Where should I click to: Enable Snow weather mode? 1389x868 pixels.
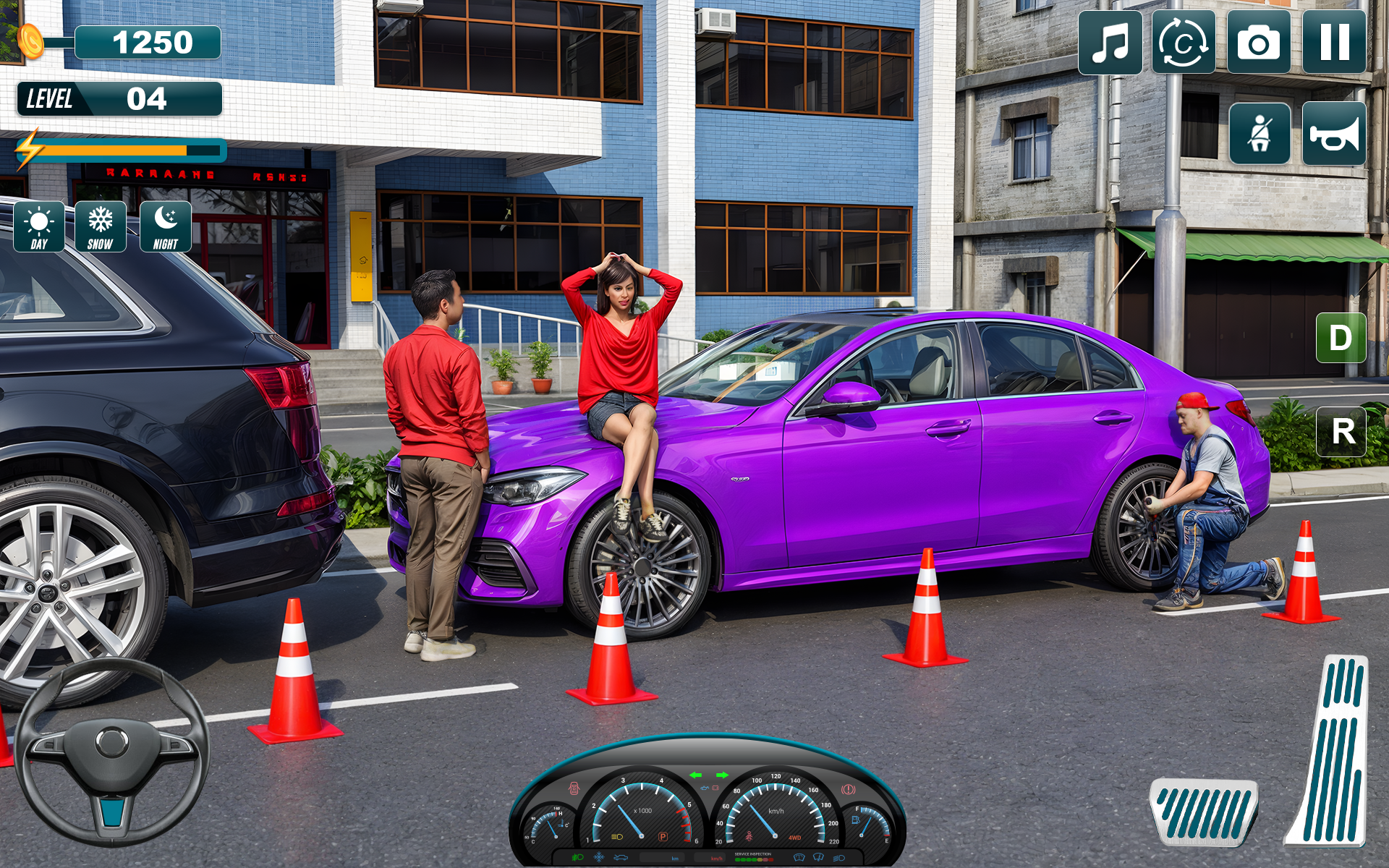click(101, 226)
